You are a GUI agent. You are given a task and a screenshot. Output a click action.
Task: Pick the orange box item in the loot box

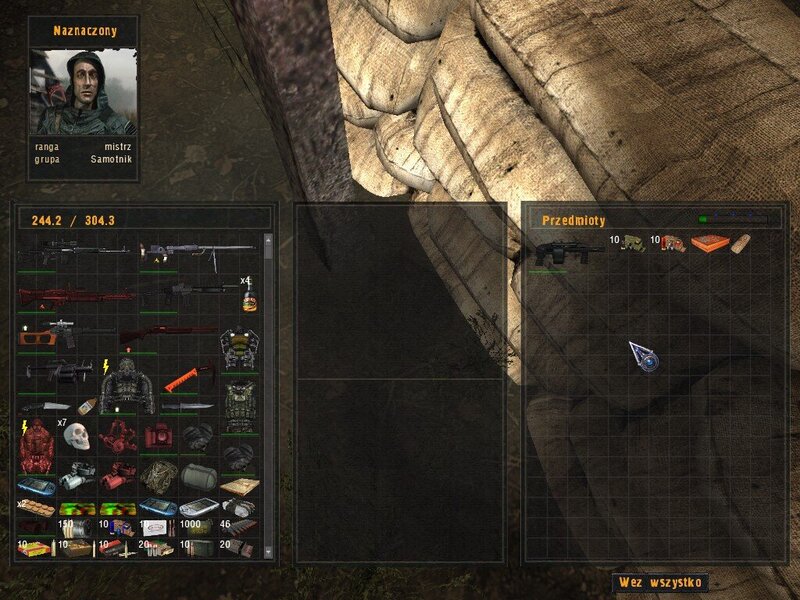pos(709,243)
